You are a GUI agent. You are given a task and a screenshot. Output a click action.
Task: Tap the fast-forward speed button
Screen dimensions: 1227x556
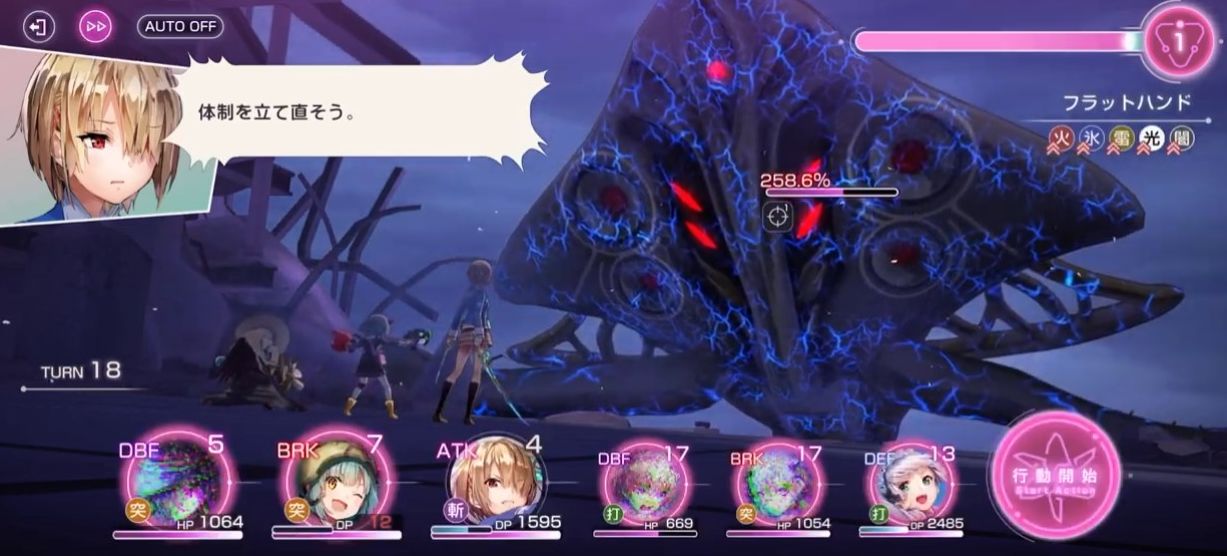pyautogui.click(x=96, y=26)
